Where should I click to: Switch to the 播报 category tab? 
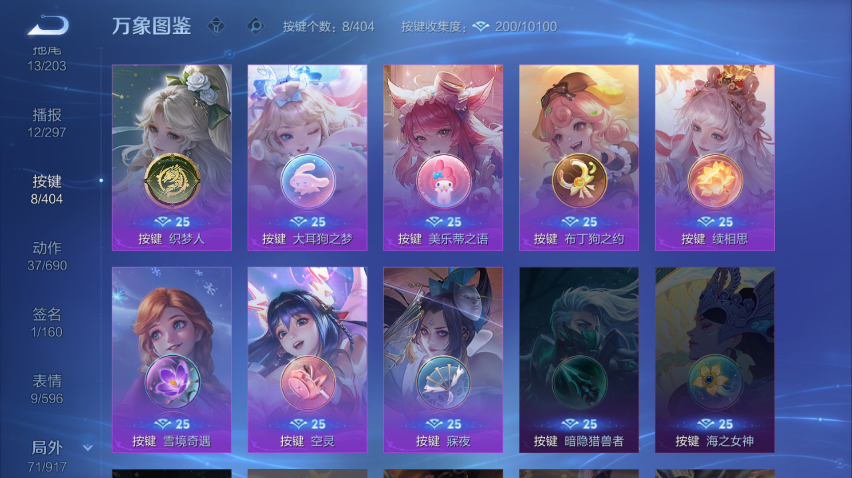pyautogui.click(x=47, y=123)
